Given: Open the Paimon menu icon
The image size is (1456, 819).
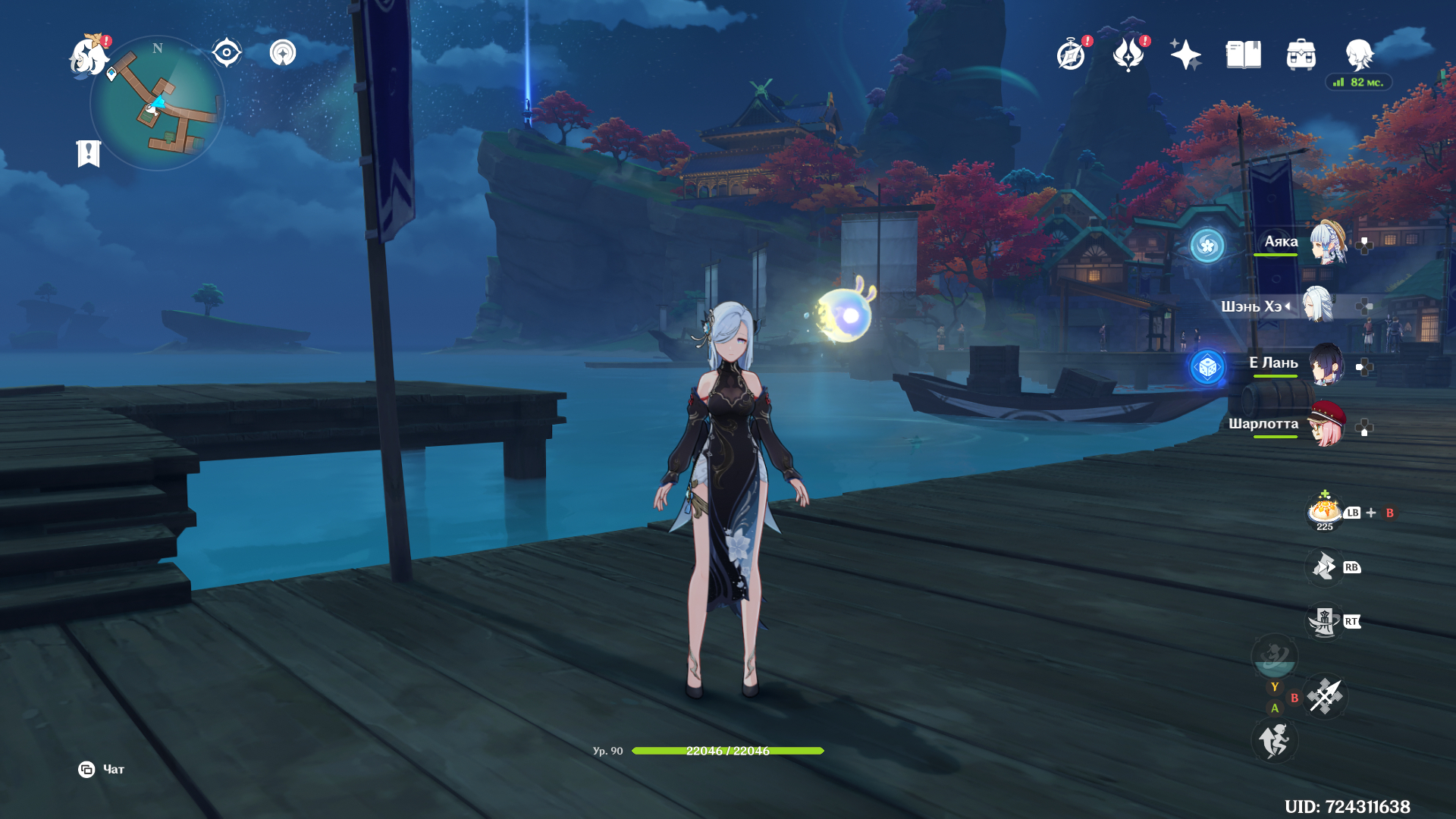Looking at the screenshot, I should (x=89, y=56).
